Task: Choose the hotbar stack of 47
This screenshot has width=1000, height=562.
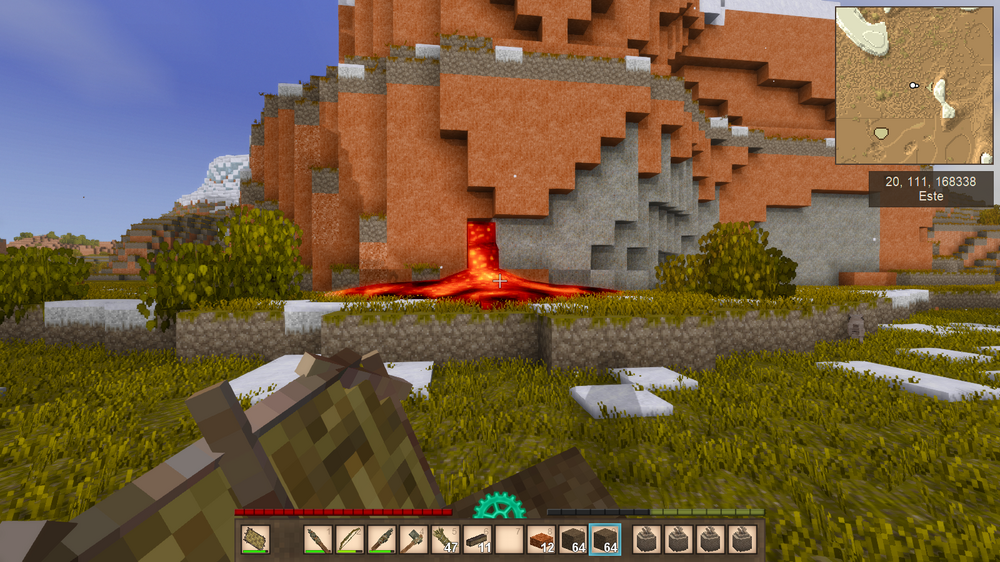Action: (x=445, y=539)
